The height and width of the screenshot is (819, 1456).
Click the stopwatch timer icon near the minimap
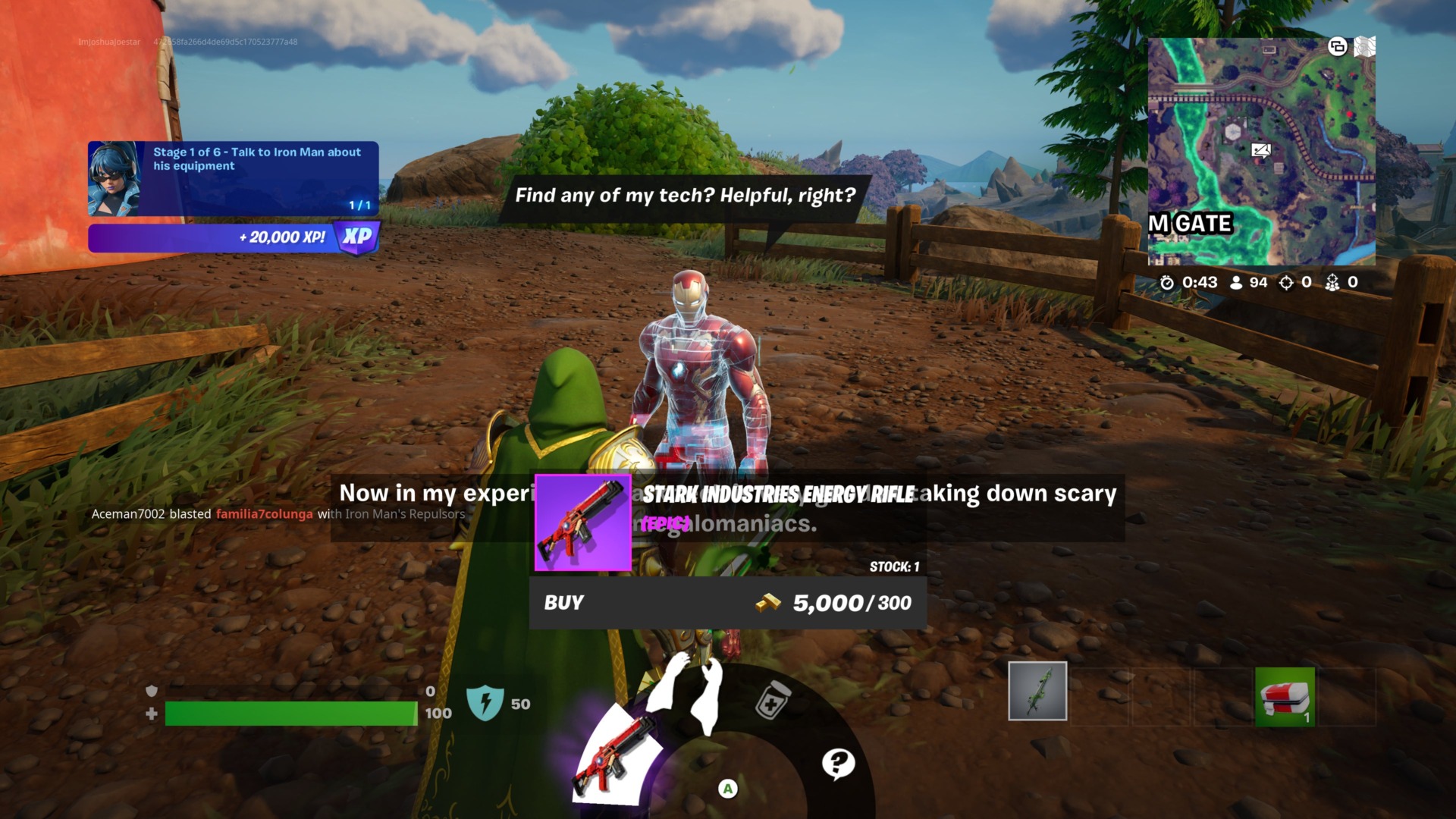(x=1166, y=281)
